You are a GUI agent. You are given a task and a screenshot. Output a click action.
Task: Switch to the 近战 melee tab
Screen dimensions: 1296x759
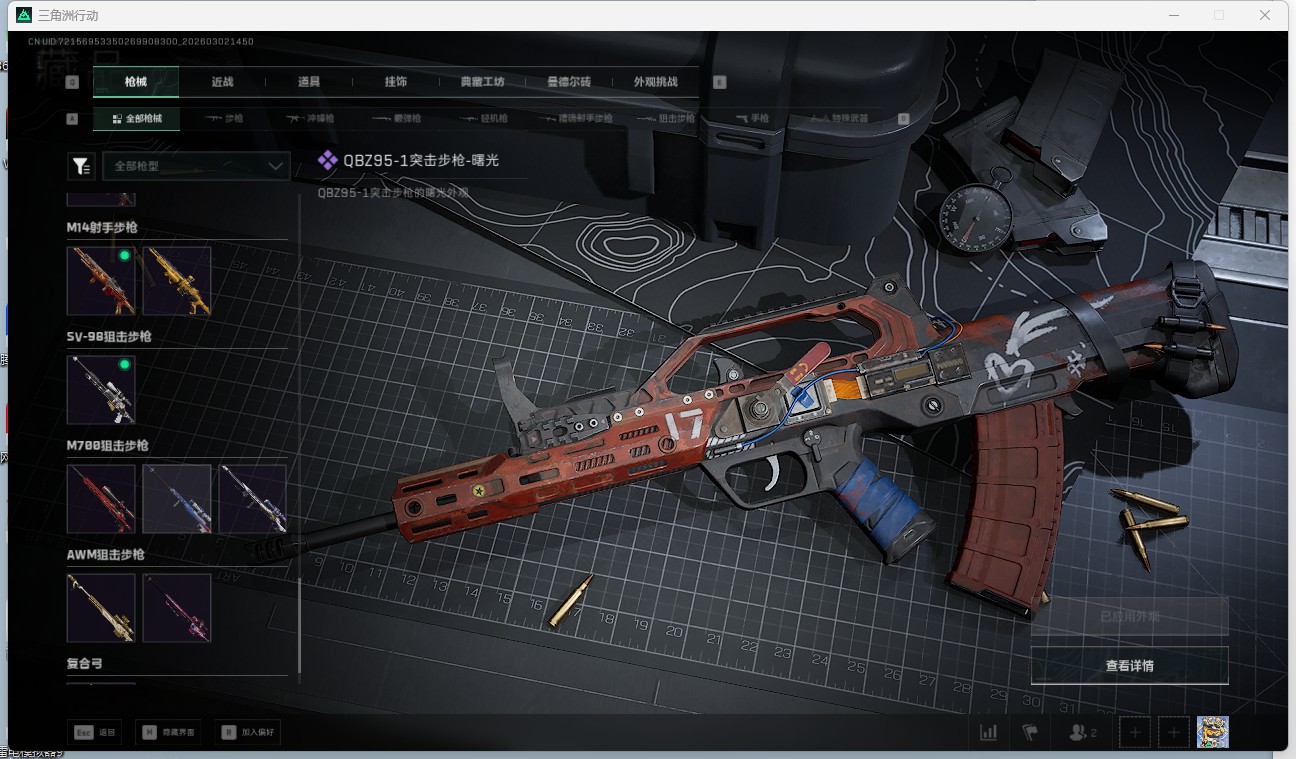[x=222, y=82]
